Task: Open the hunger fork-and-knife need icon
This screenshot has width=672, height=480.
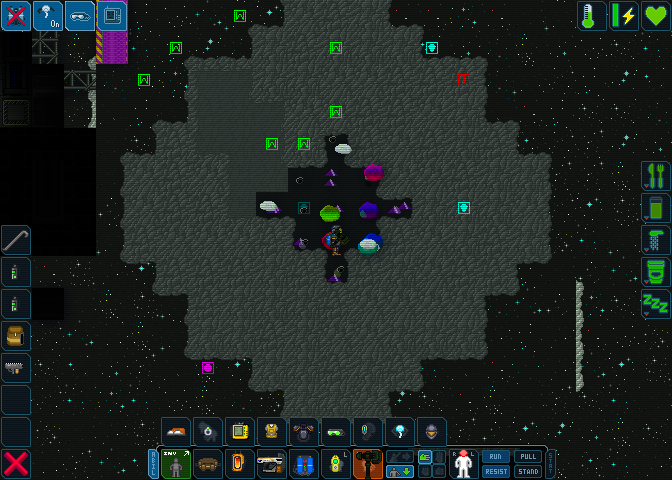Action: point(656,176)
